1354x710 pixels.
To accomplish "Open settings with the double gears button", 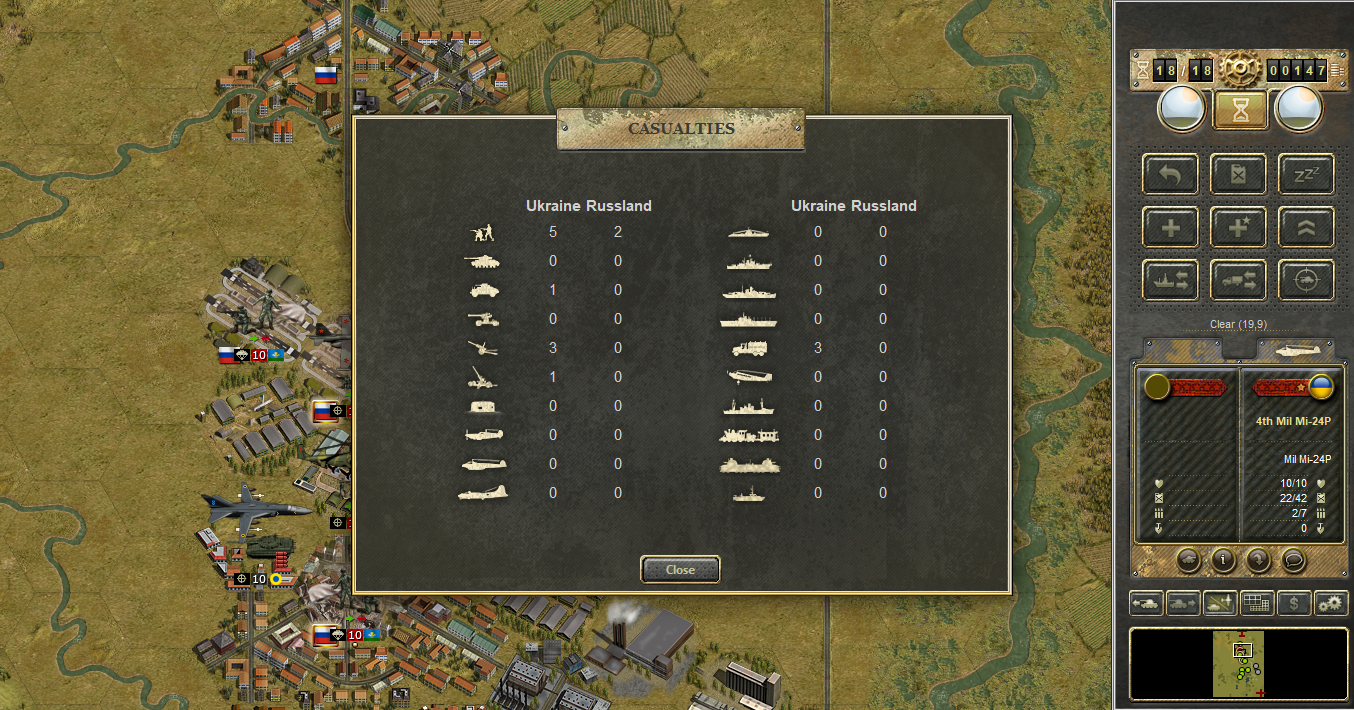I will coord(1331,603).
